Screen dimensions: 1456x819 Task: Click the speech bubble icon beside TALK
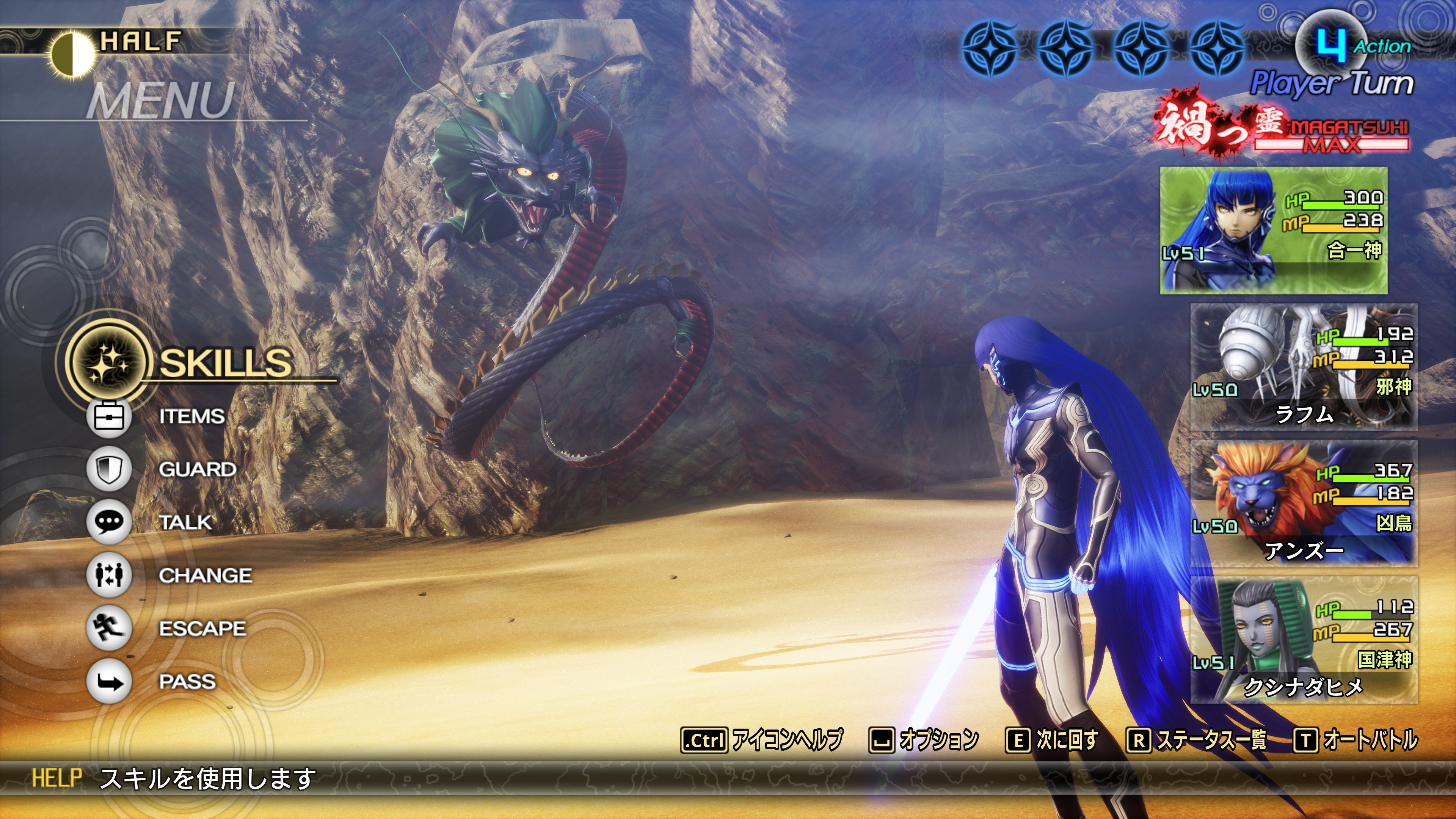[x=108, y=522]
